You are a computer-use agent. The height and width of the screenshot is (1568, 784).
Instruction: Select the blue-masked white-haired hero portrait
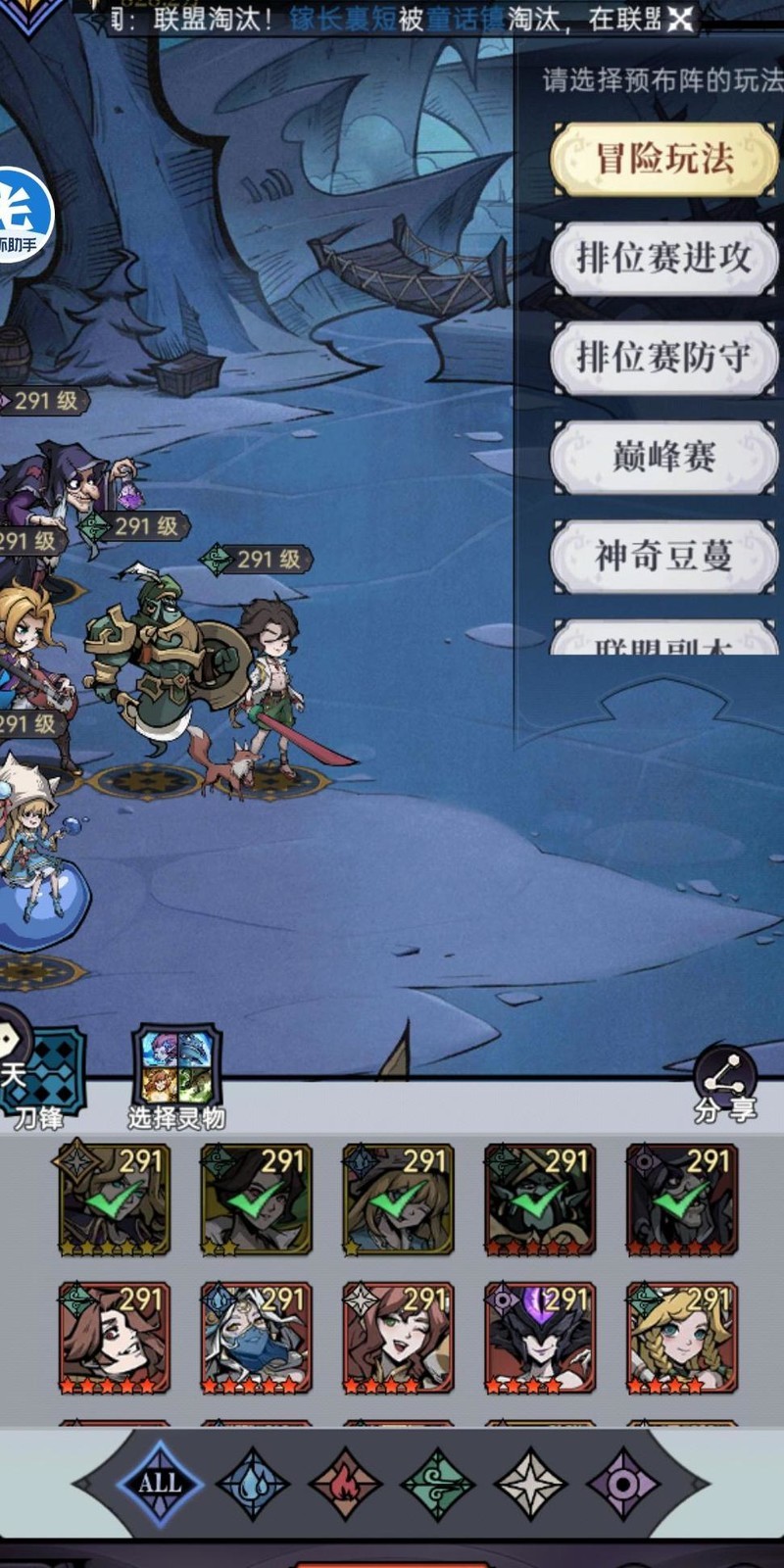(256, 1338)
